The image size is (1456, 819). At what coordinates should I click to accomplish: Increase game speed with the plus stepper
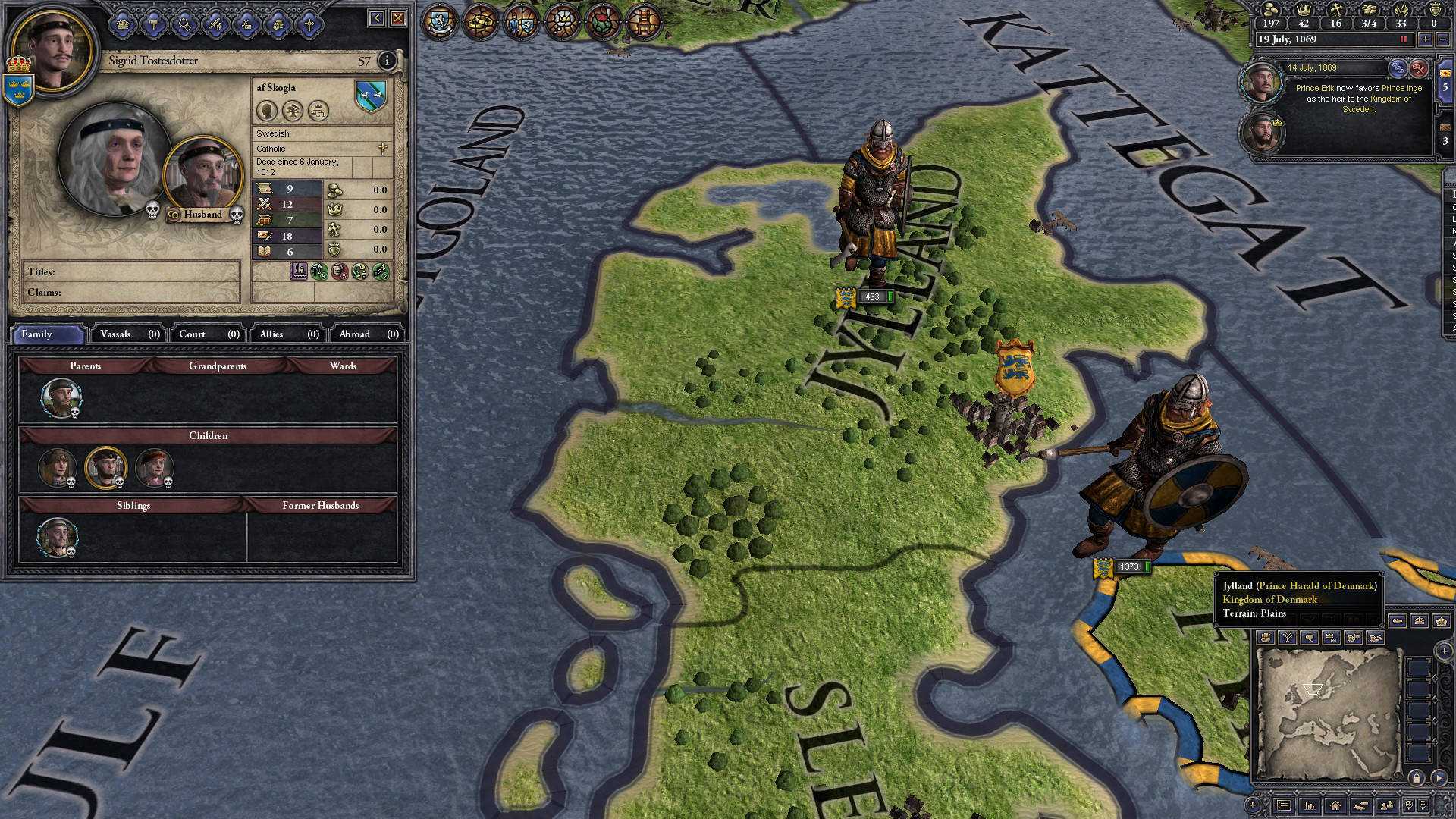(x=1426, y=39)
